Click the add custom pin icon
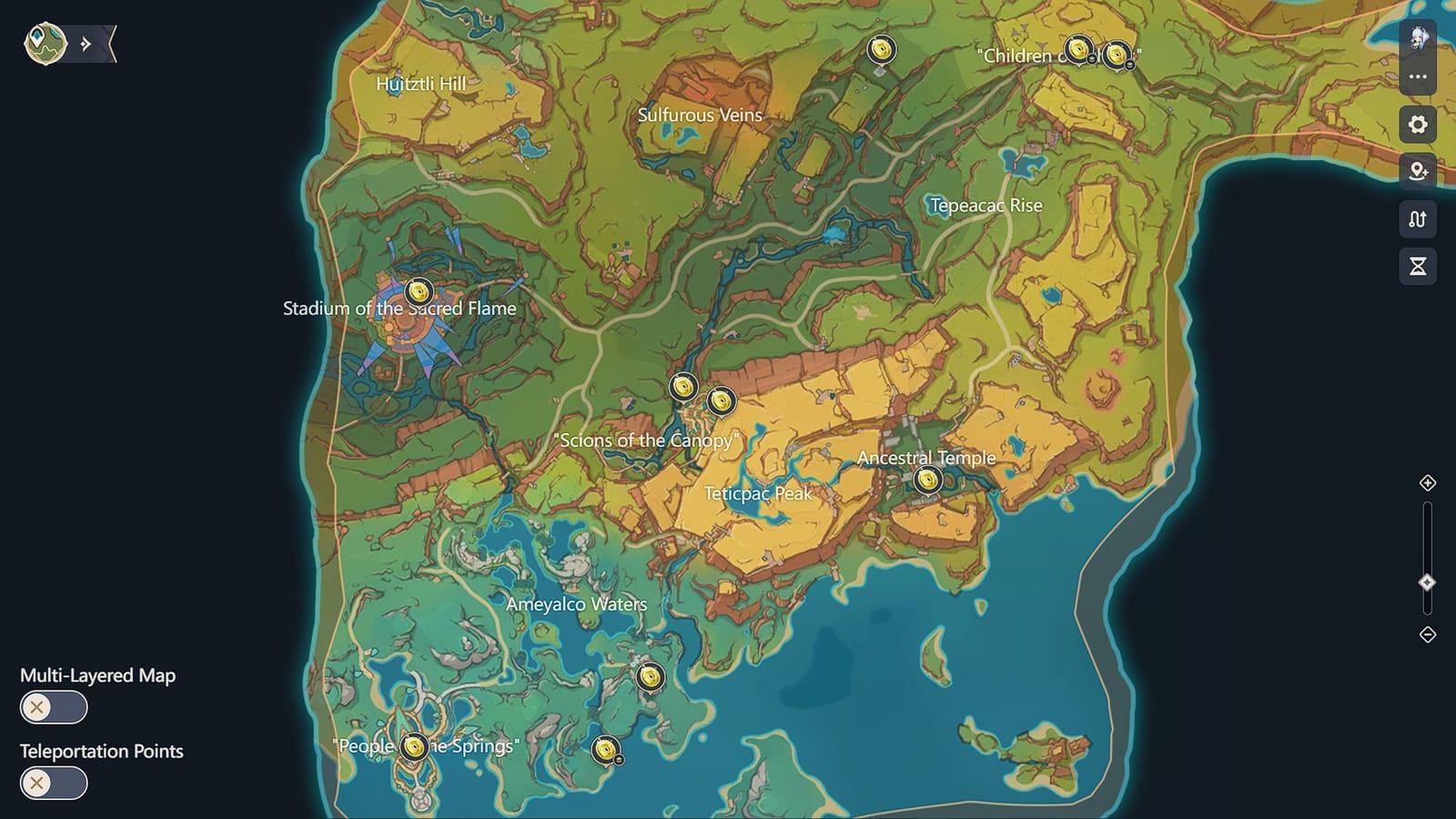Screen dimensions: 1456x819 (x=1417, y=171)
